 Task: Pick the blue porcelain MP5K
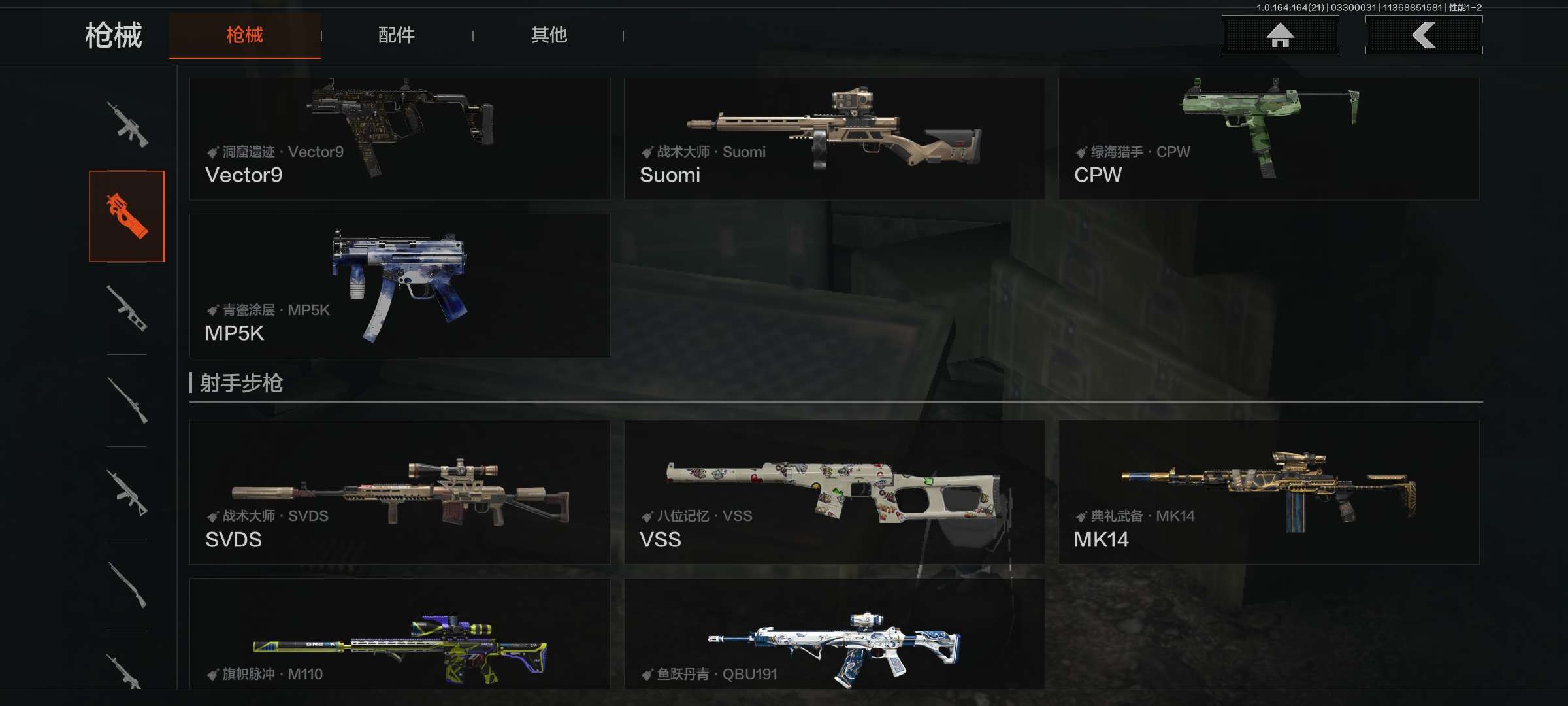pos(399,286)
